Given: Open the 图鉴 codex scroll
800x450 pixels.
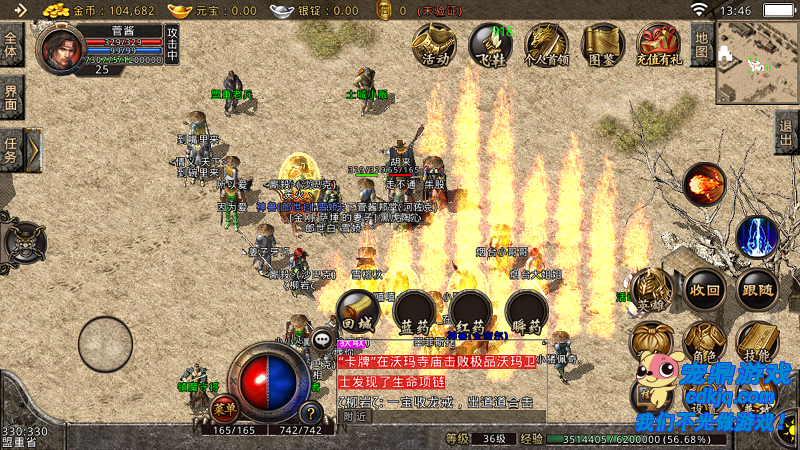Looking at the screenshot, I should (602, 45).
